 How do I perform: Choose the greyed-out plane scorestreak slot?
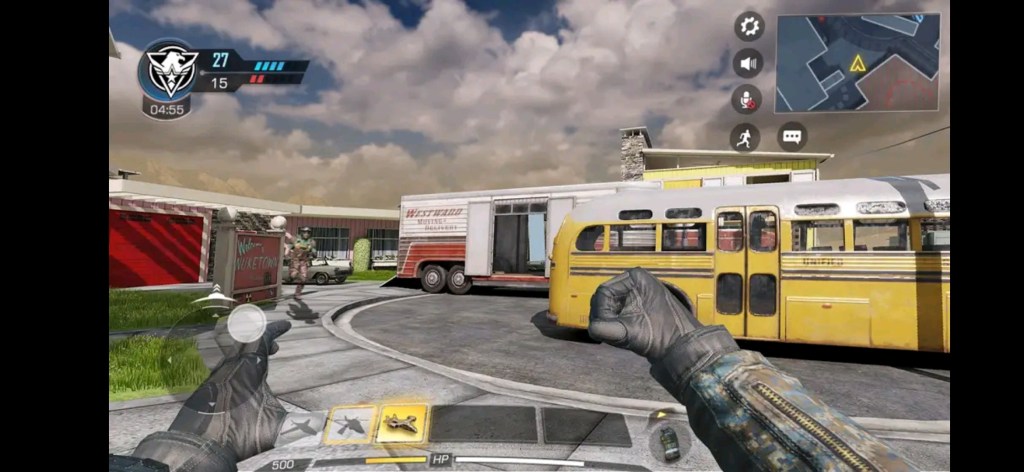coord(301,428)
